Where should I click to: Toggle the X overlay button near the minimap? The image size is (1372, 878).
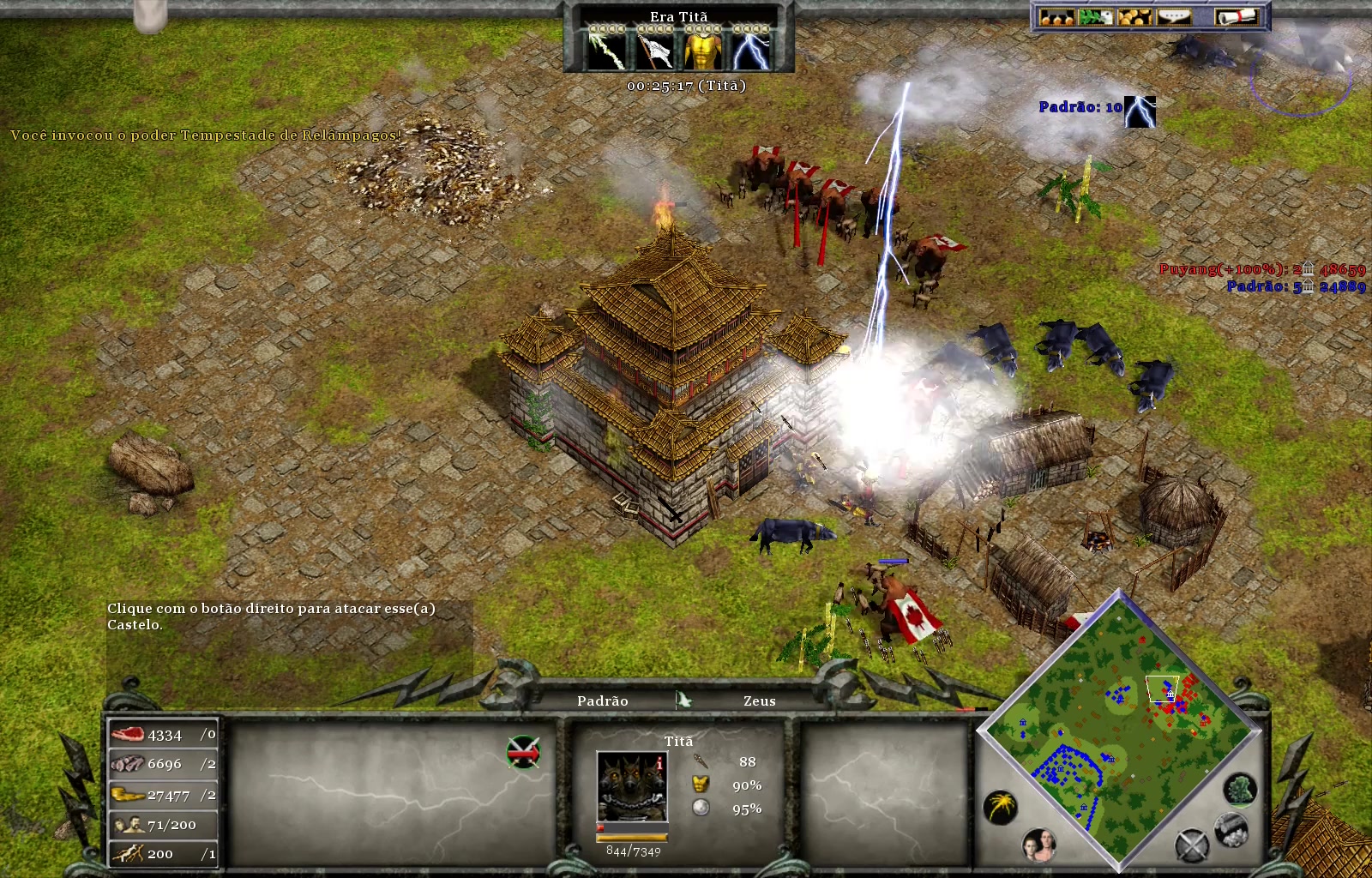point(1191,845)
